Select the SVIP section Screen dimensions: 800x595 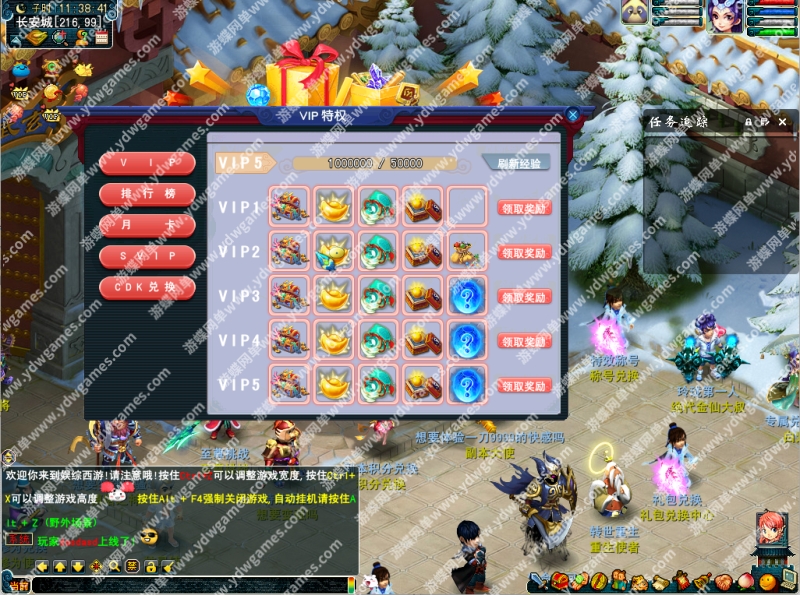tap(147, 256)
